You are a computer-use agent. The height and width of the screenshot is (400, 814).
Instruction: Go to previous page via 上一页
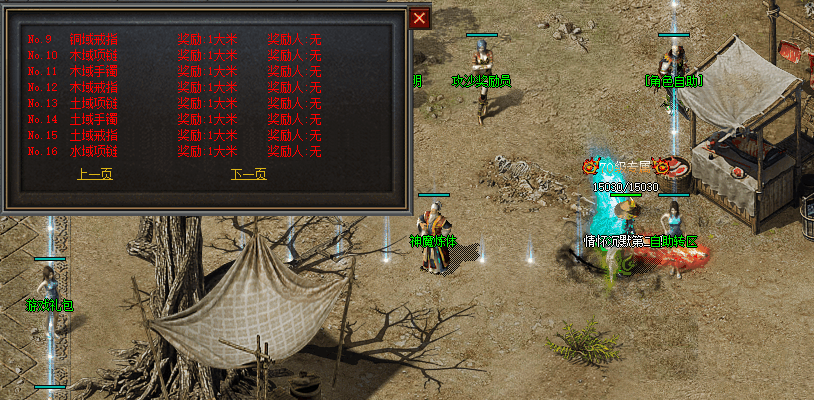coord(95,174)
